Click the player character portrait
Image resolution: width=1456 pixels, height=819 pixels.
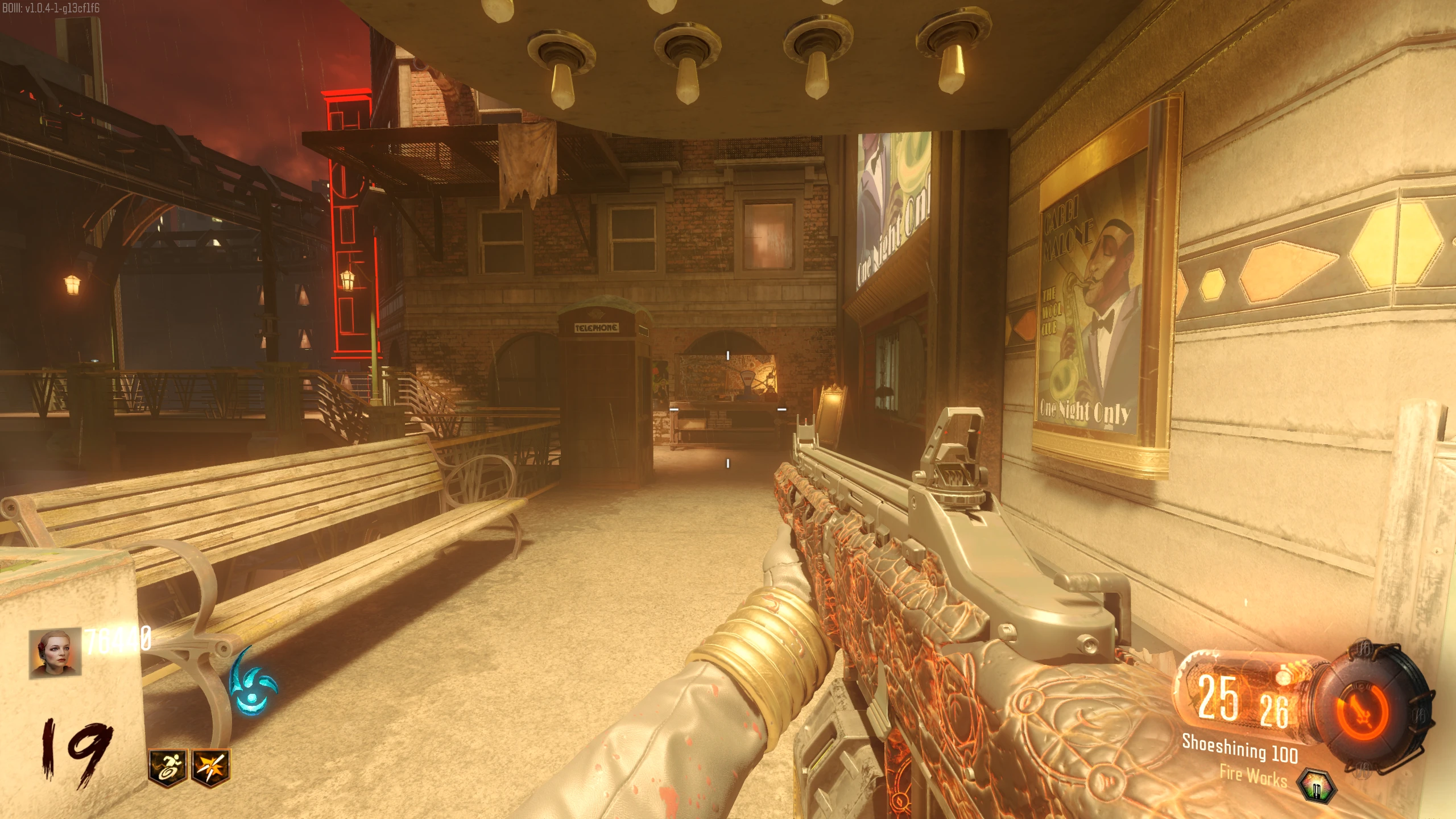point(55,653)
